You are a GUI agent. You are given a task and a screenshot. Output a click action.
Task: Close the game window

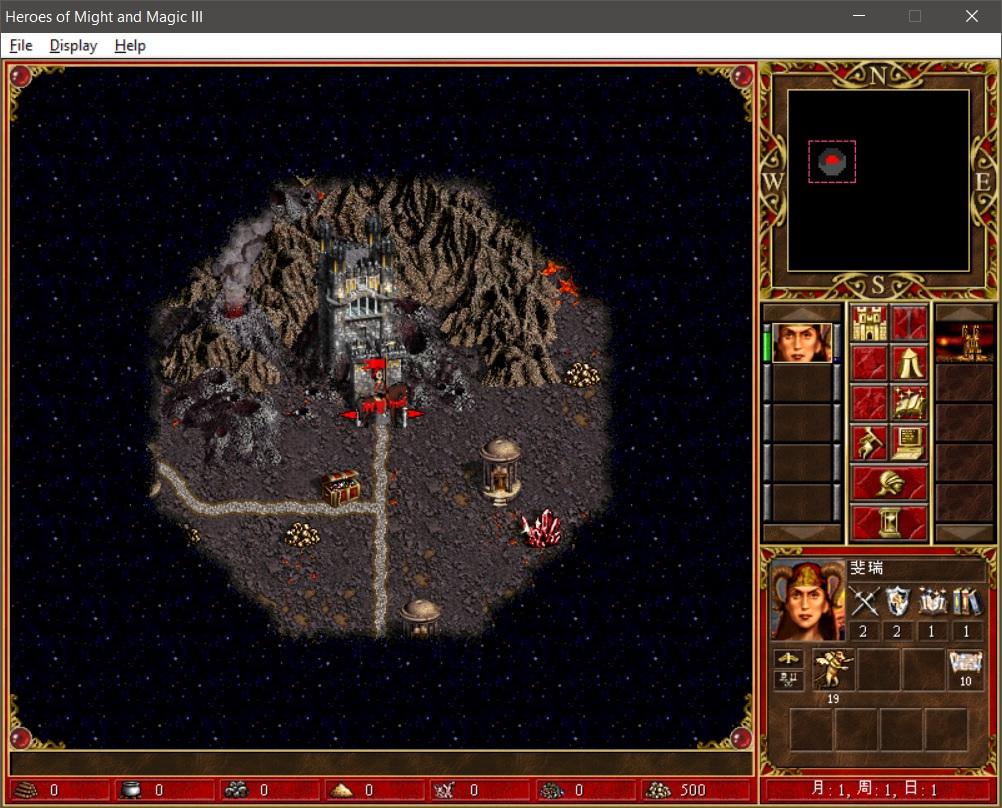pos(972,16)
